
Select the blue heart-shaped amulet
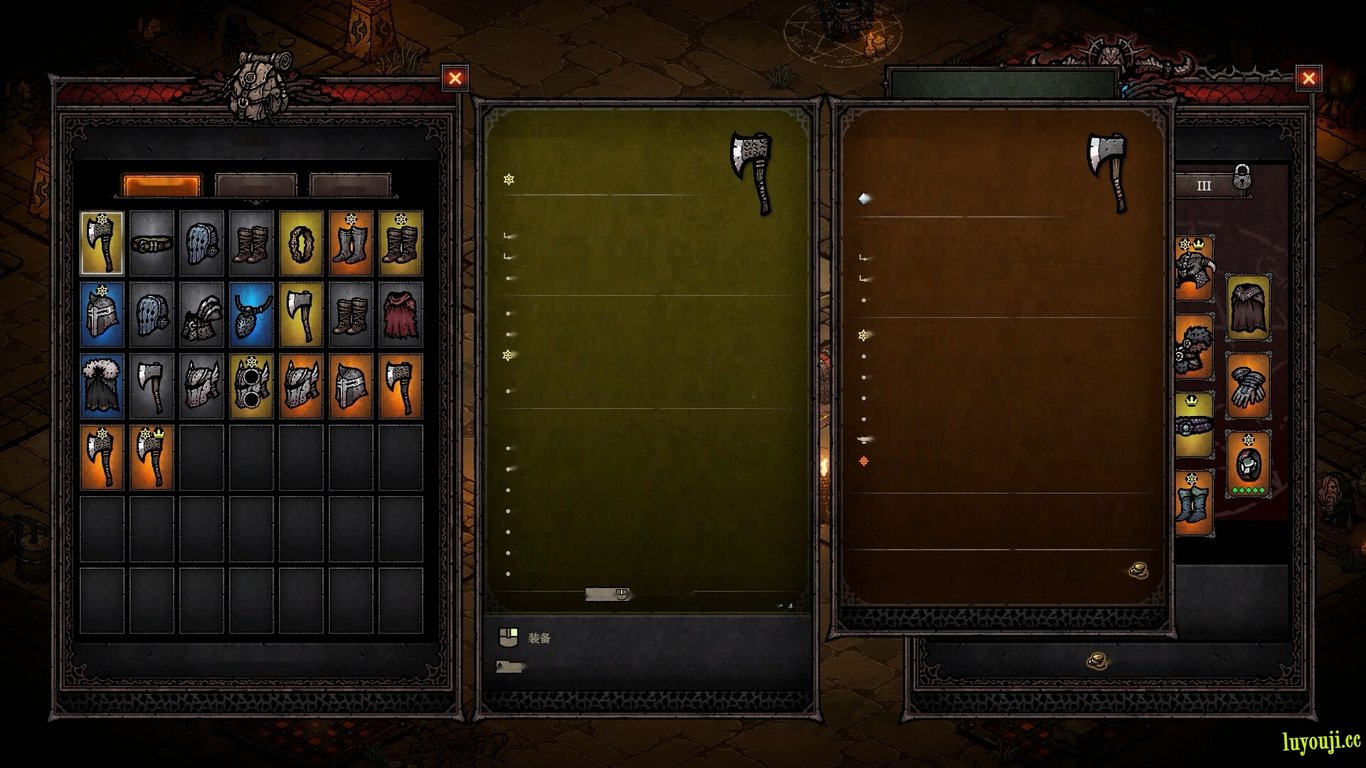pyautogui.click(x=251, y=314)
